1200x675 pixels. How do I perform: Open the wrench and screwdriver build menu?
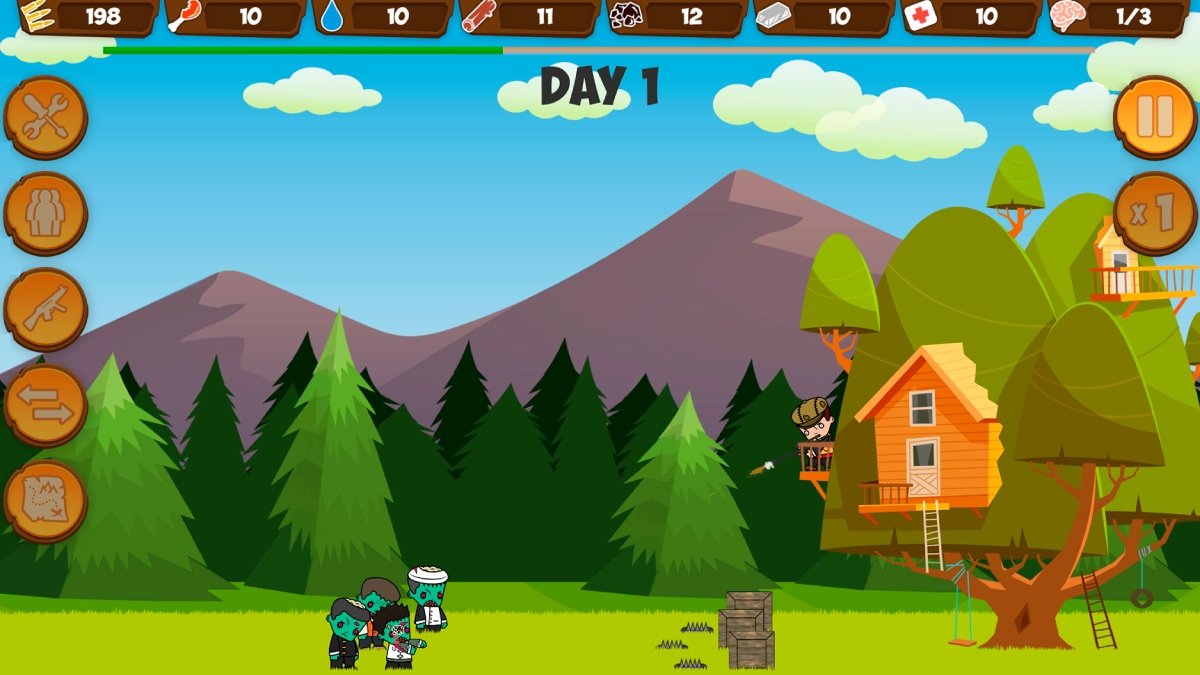click(x=45, y=118)
